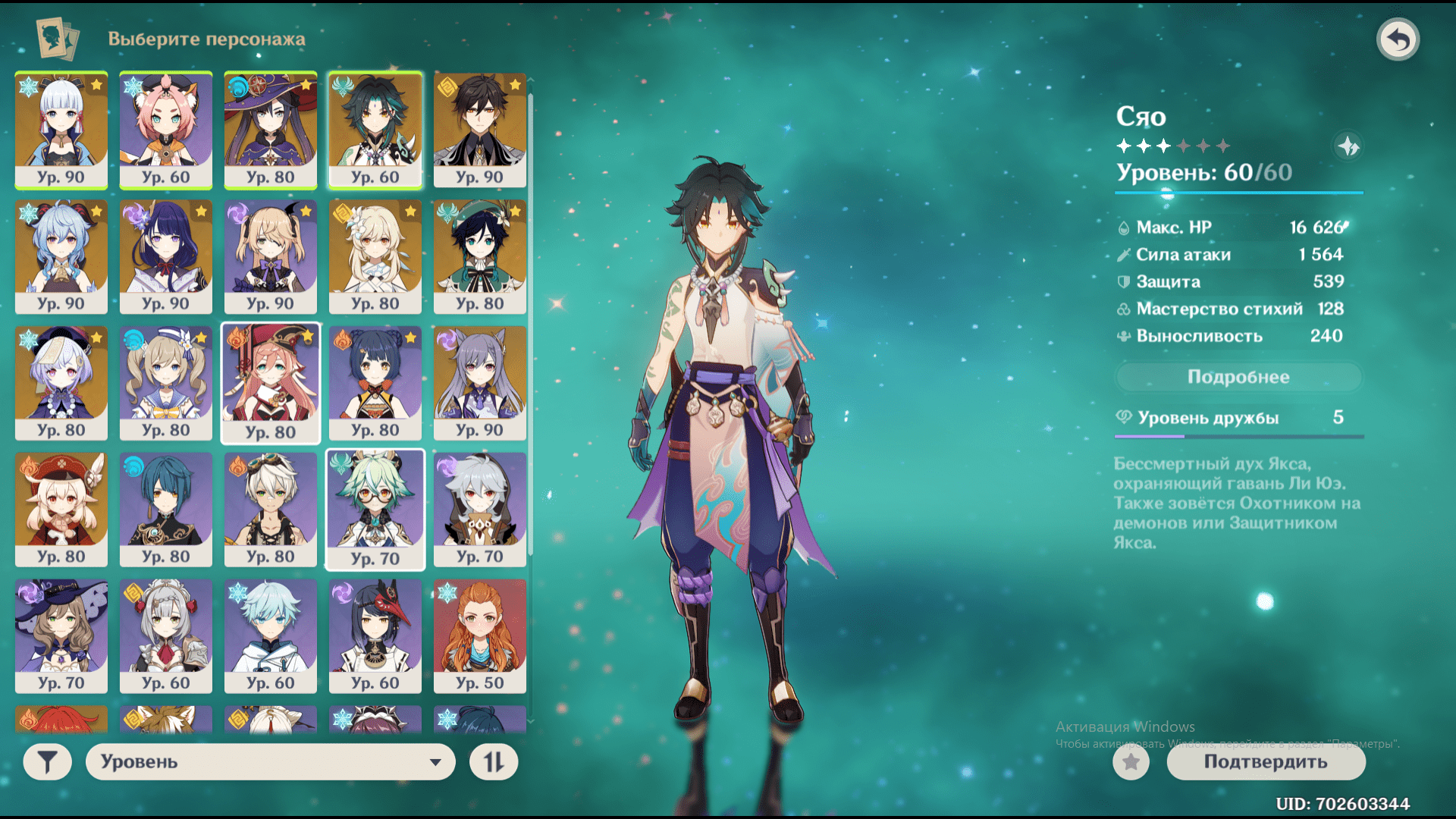1456x819 pixels.
Task: Toggle the sort order arrows button
Action: [x=494, y=761]
